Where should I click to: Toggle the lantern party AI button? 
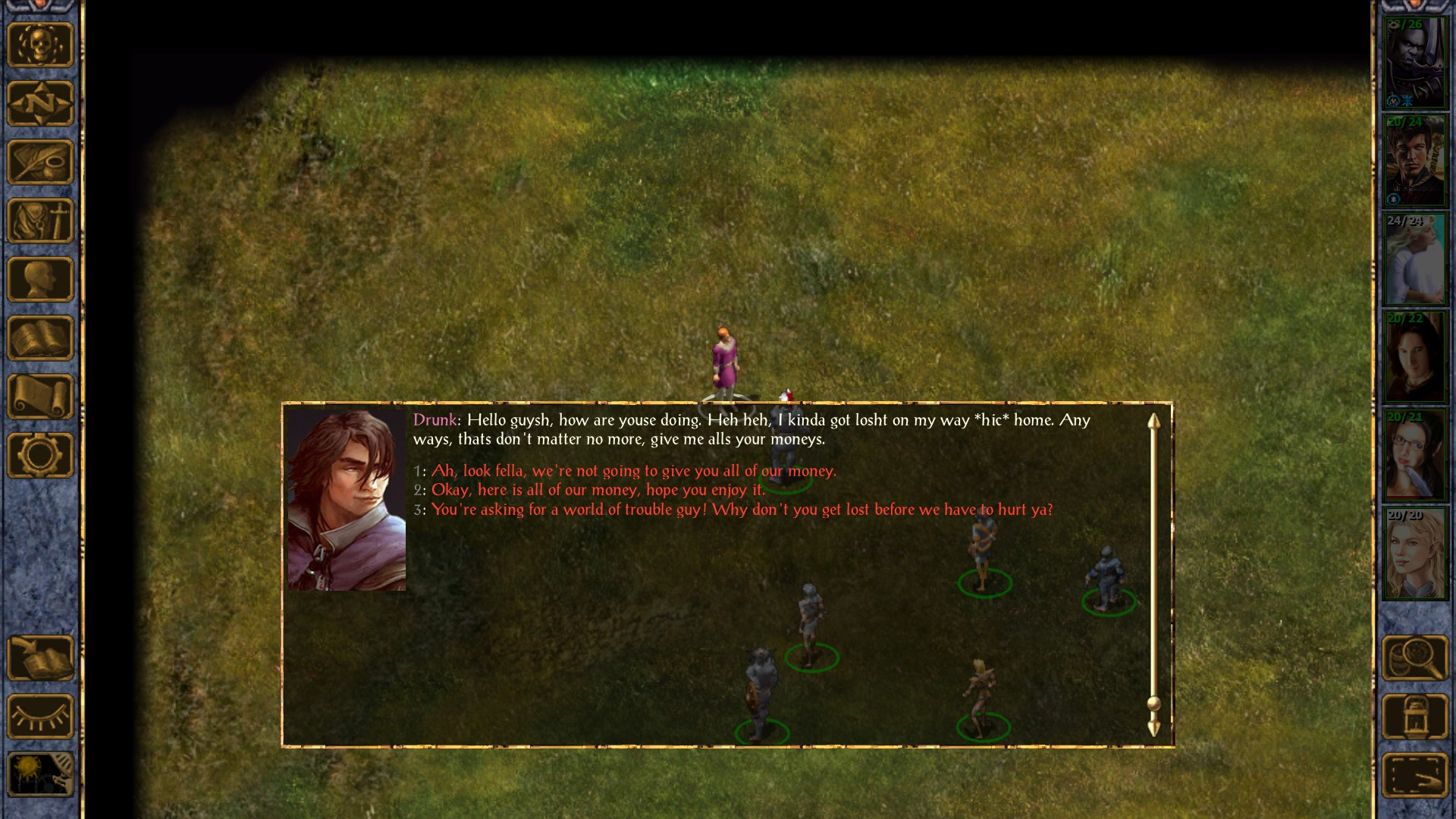pyautogui.click(x=1415, y=717)
